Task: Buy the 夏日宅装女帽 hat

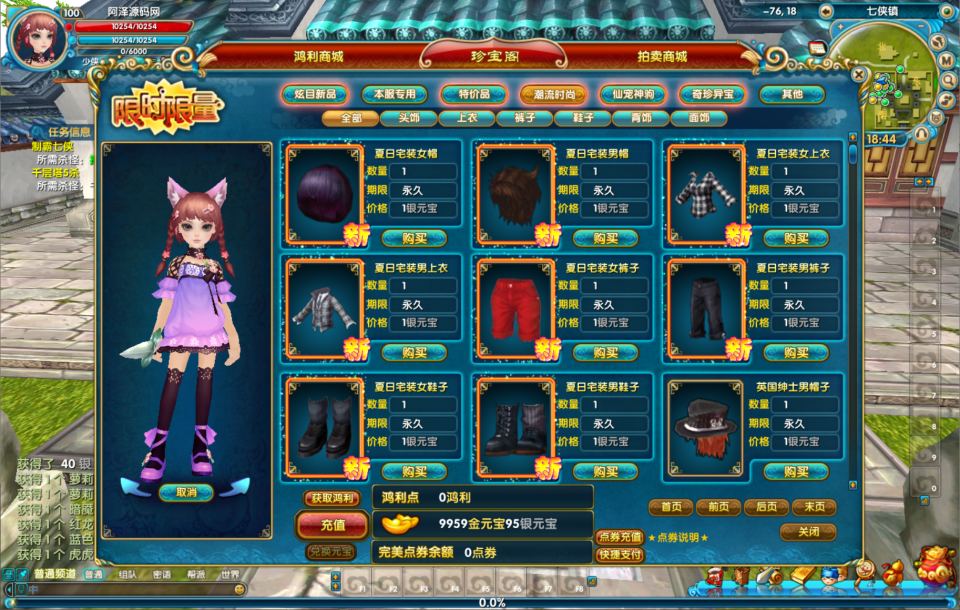Action: point(415,238)
